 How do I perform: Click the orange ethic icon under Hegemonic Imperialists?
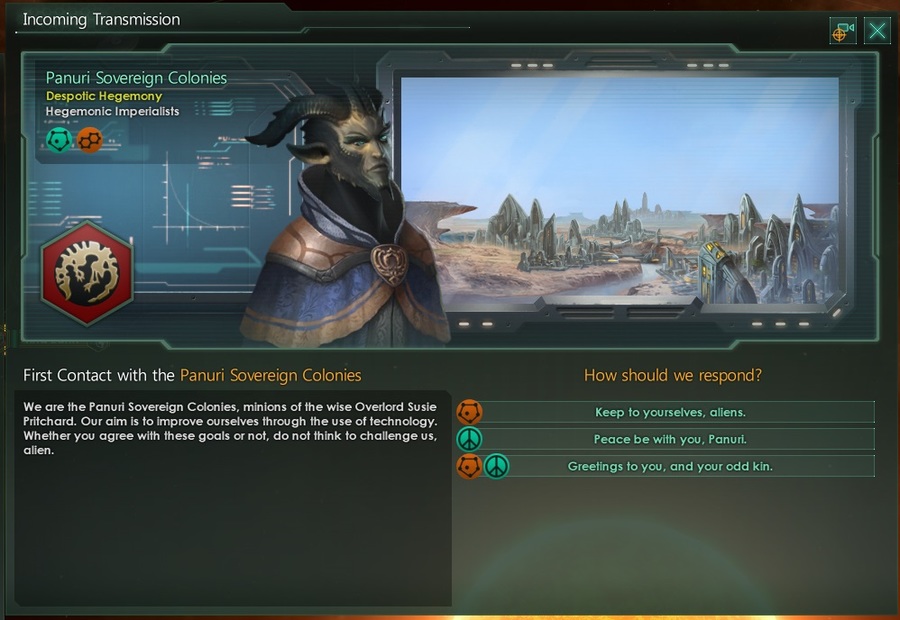[x=89, y=140]
